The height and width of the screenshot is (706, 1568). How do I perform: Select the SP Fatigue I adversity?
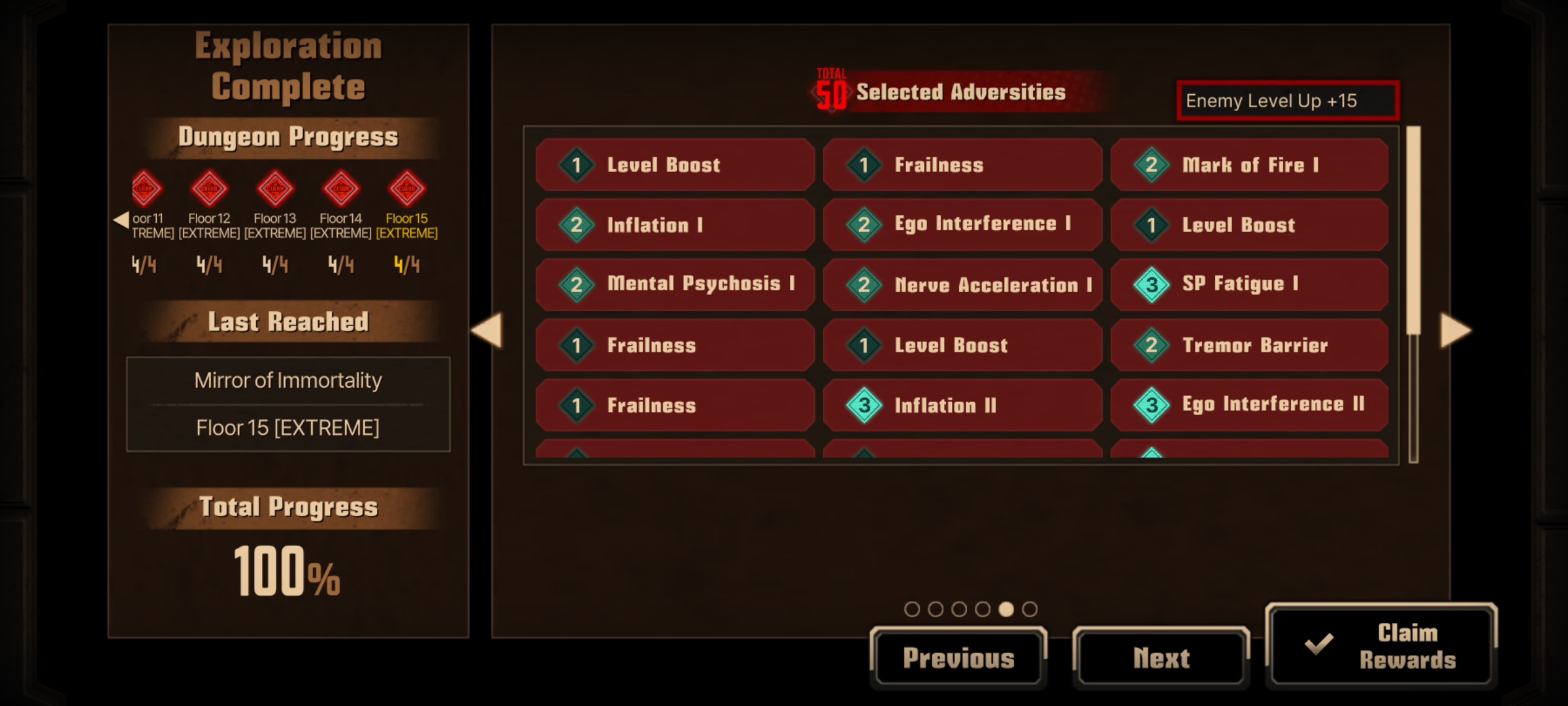tap(1249, 284)
